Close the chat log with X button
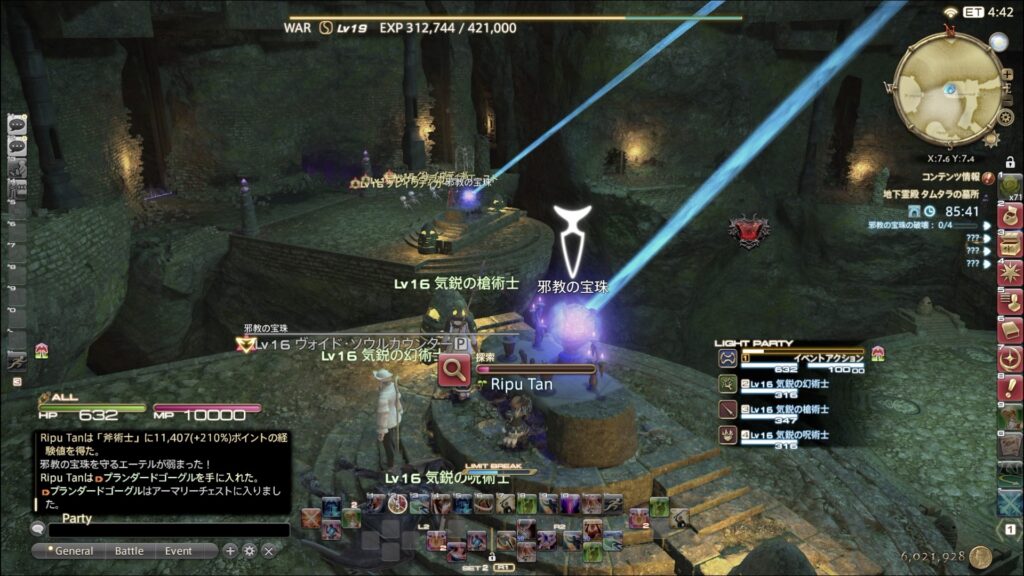This screenshot has width=1024, height=576. (x=269, y=551)
